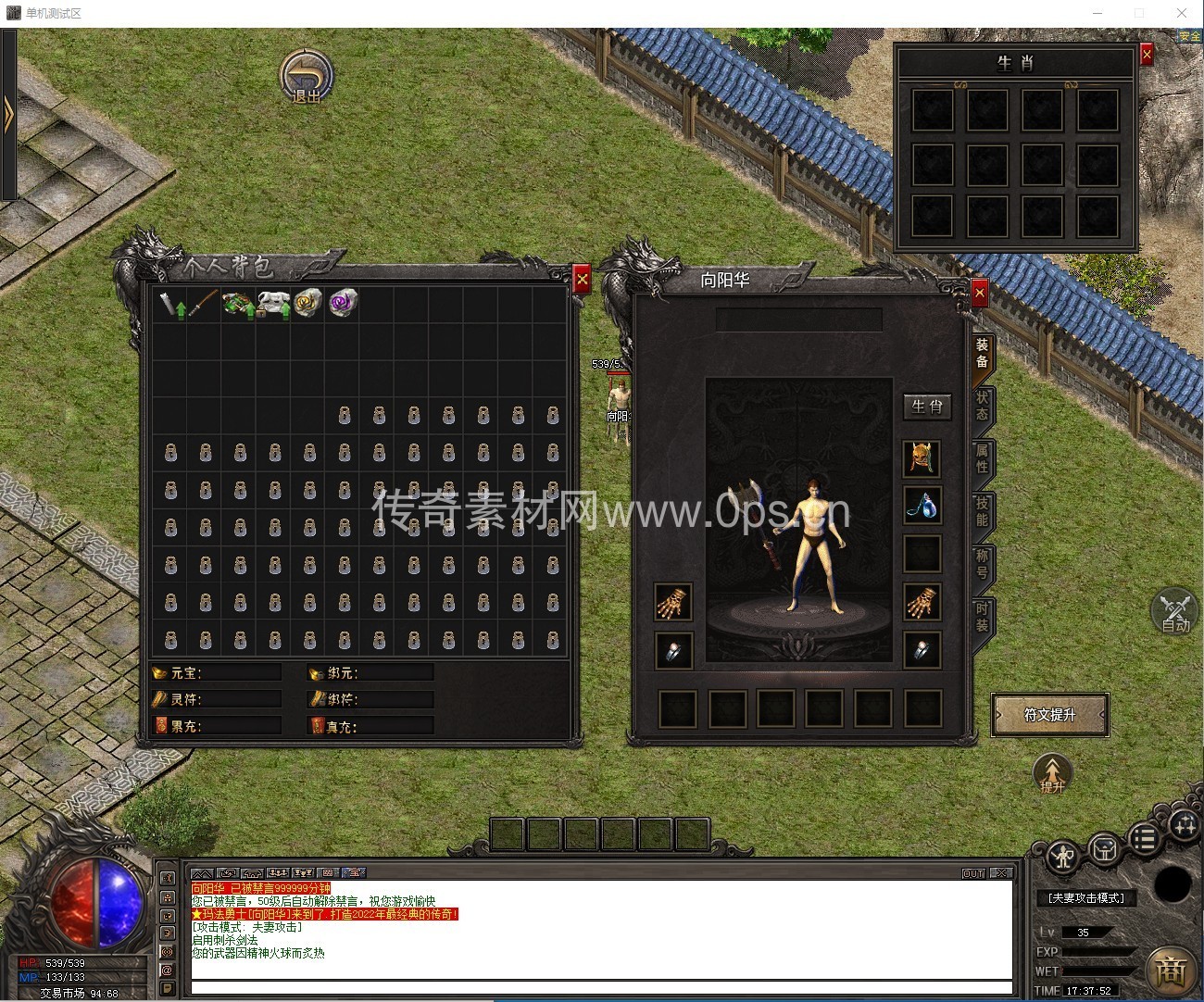Select the yellow spiral stone in bag
1204x1002 pixels.
(x=307, y=303)
